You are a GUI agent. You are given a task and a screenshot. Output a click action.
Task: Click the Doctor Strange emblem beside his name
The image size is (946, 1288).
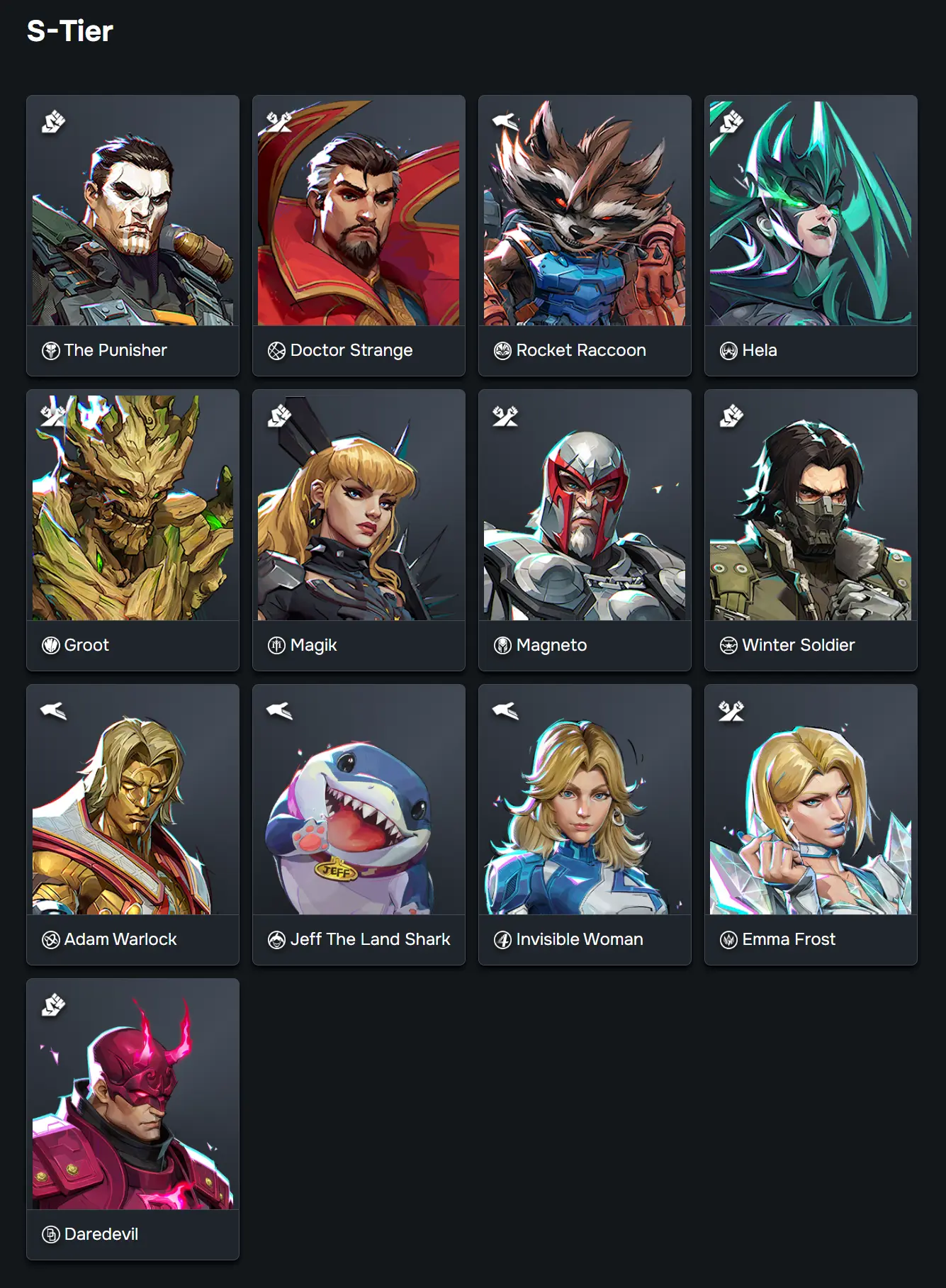275,349
